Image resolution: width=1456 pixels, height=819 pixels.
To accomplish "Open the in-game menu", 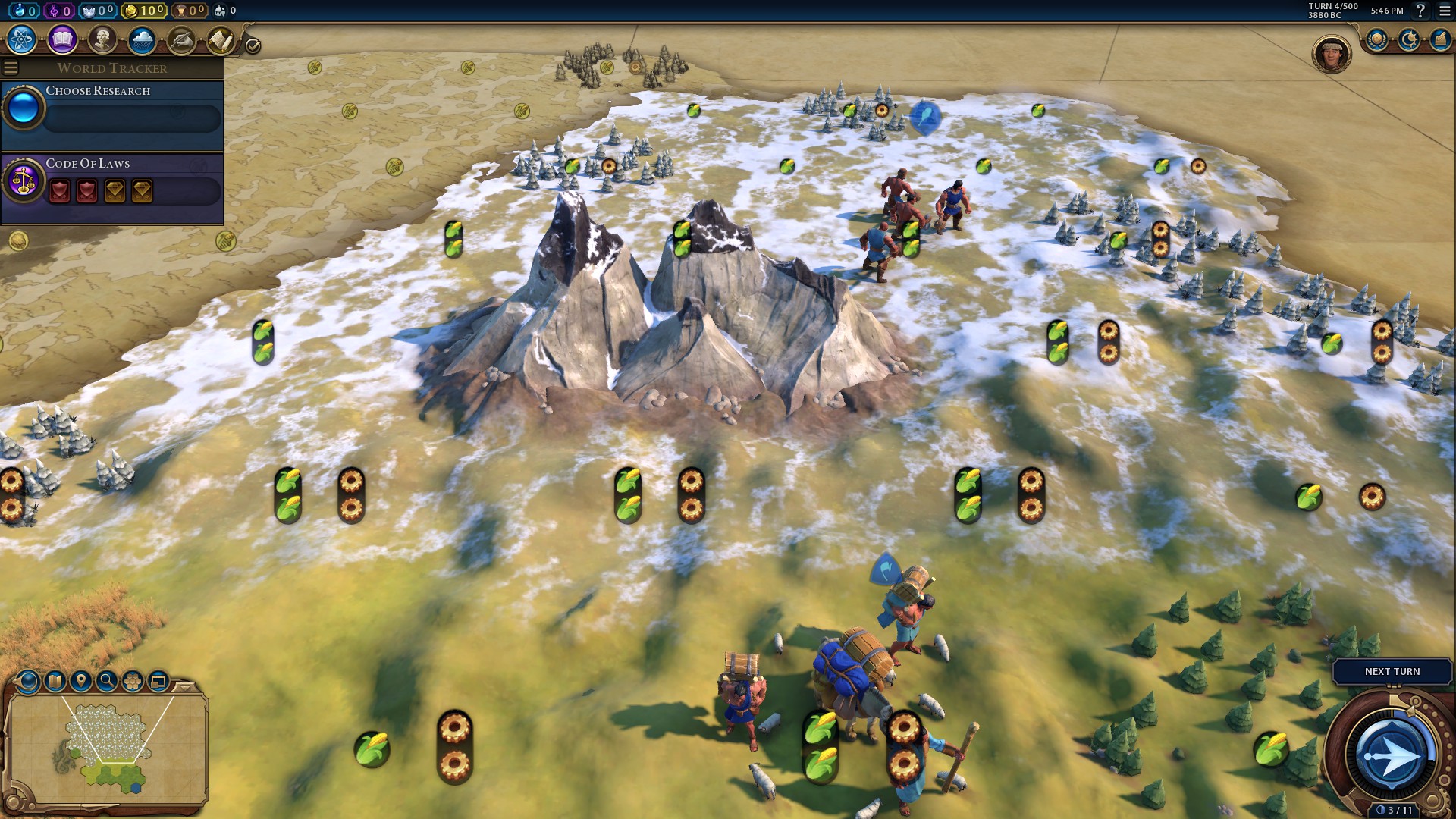I will pyautogui.click(x=1443, y=12).
